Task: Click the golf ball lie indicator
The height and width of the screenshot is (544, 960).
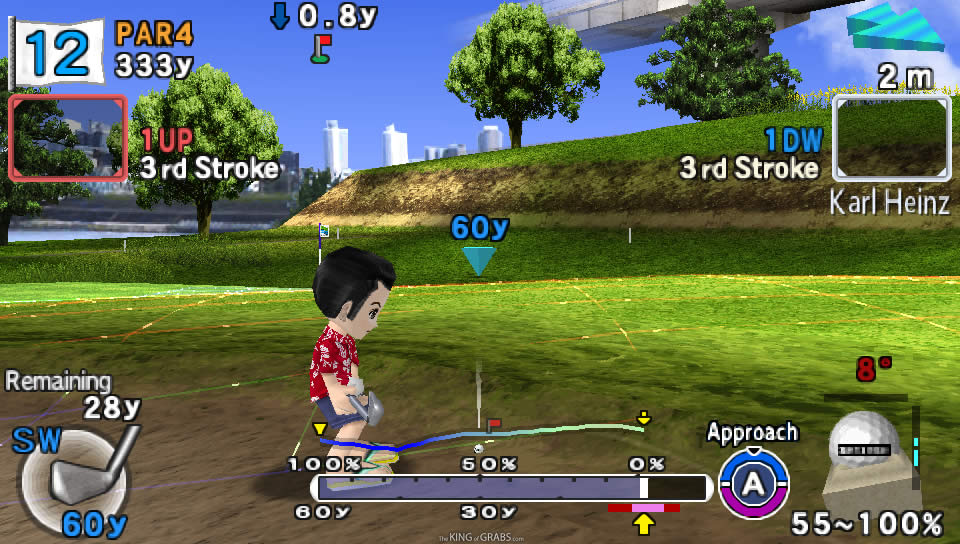Action: click(868, 446)
